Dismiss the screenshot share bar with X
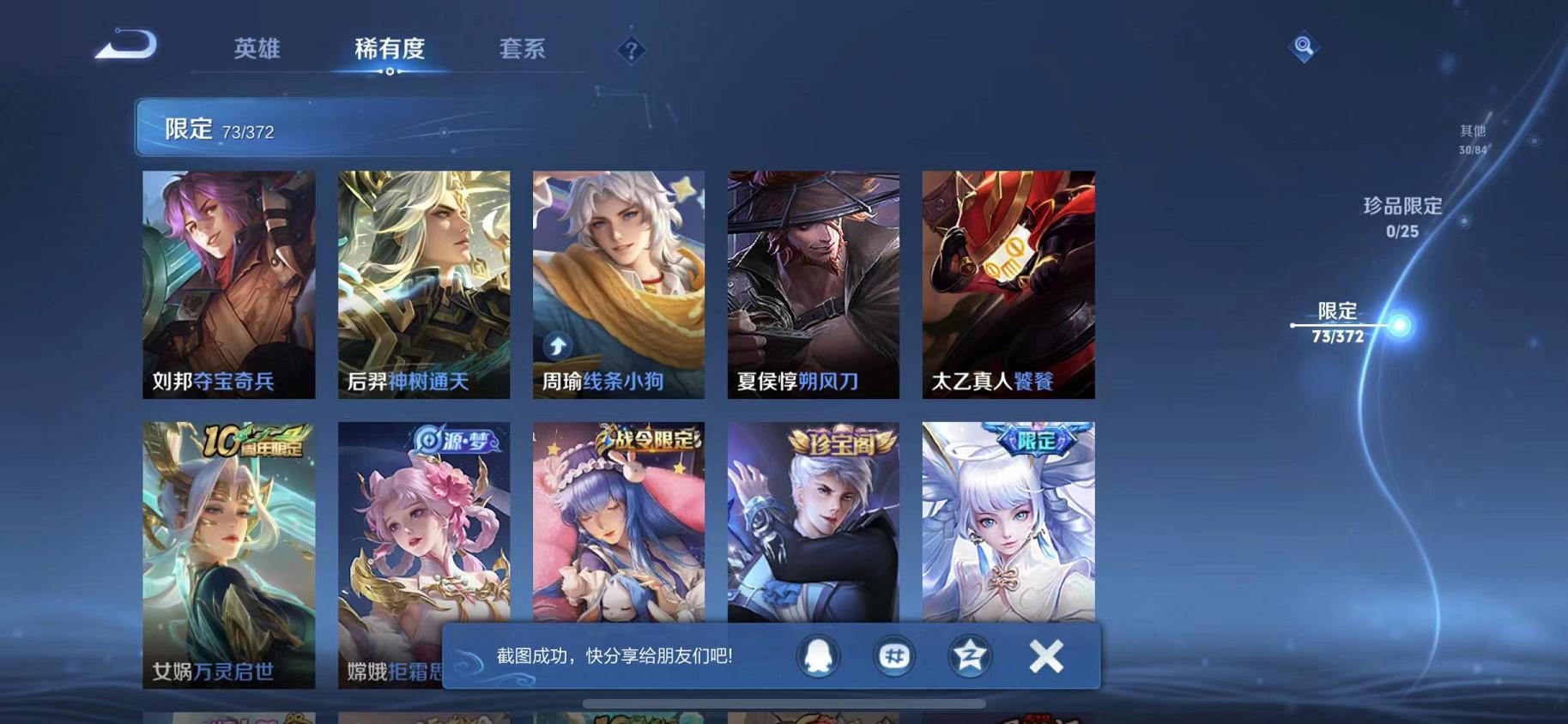 1047,656
